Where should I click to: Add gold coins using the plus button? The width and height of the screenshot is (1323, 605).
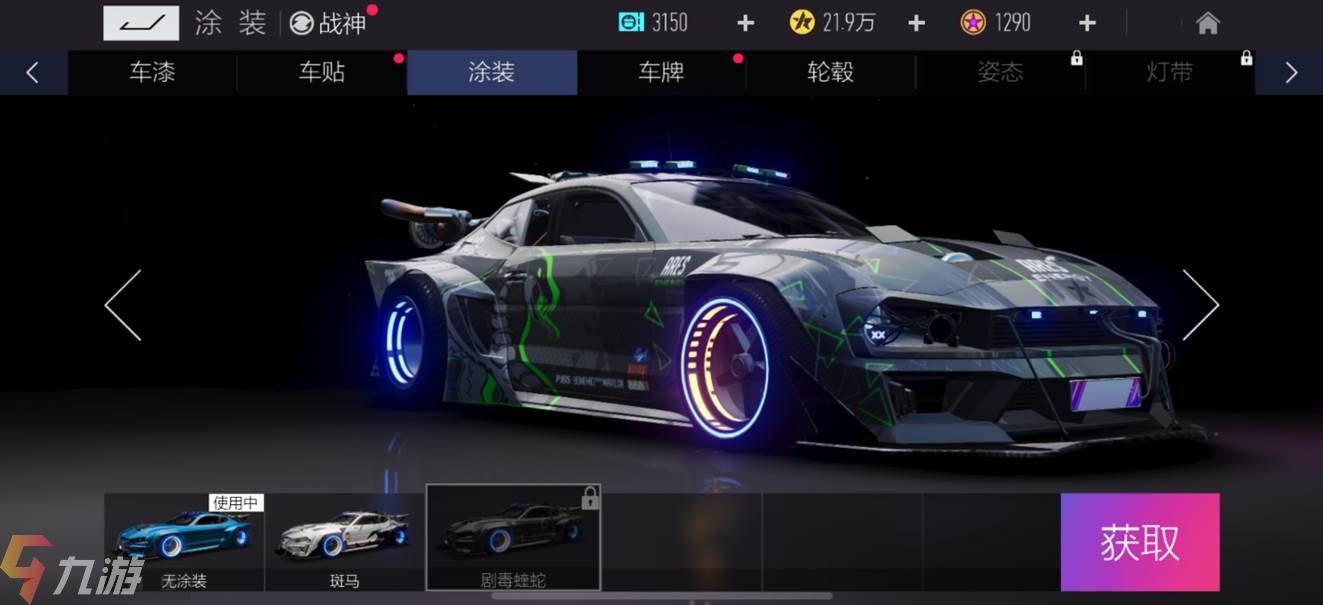pos(916,23)
